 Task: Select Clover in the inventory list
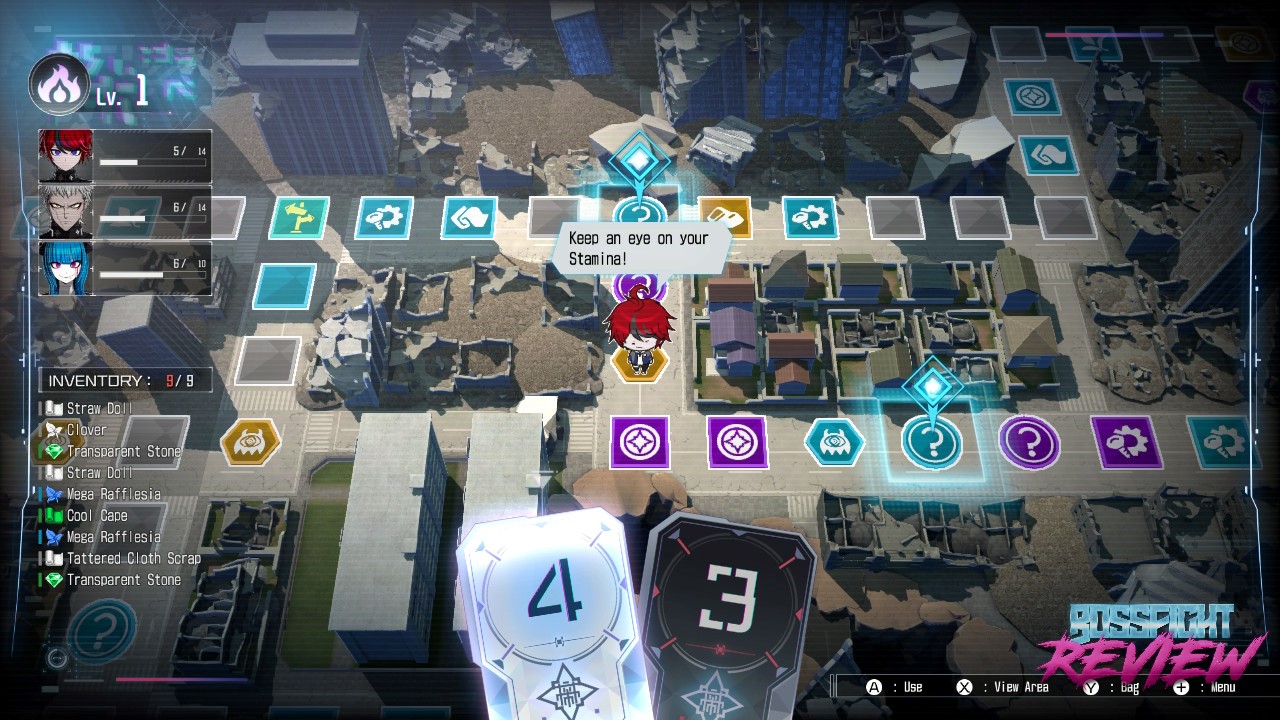click(86, 430)
